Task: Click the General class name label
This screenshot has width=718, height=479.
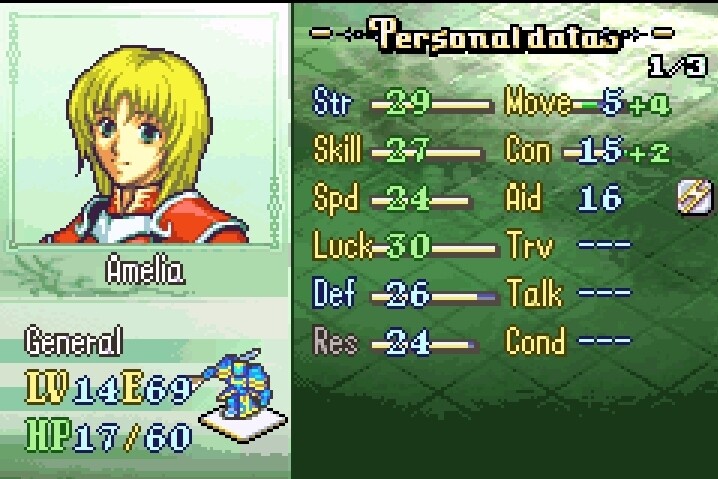Action: click(74, 342)
